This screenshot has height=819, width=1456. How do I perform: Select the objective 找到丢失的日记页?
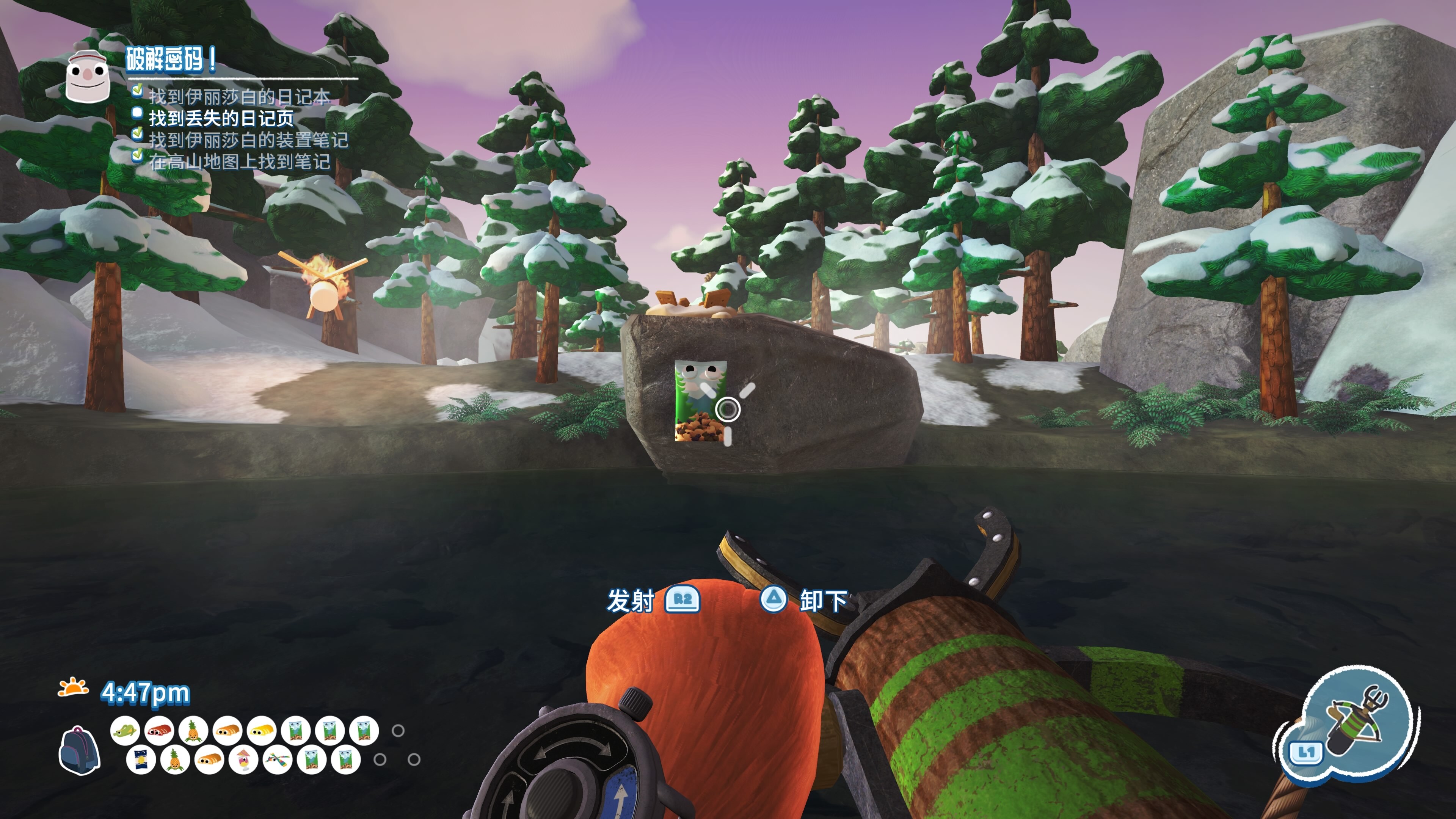(x=221, y=118)
